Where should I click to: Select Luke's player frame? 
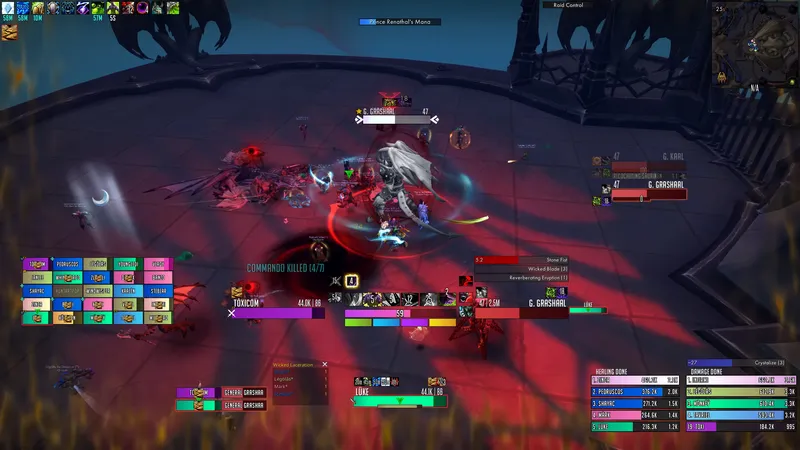pos(400,402)
